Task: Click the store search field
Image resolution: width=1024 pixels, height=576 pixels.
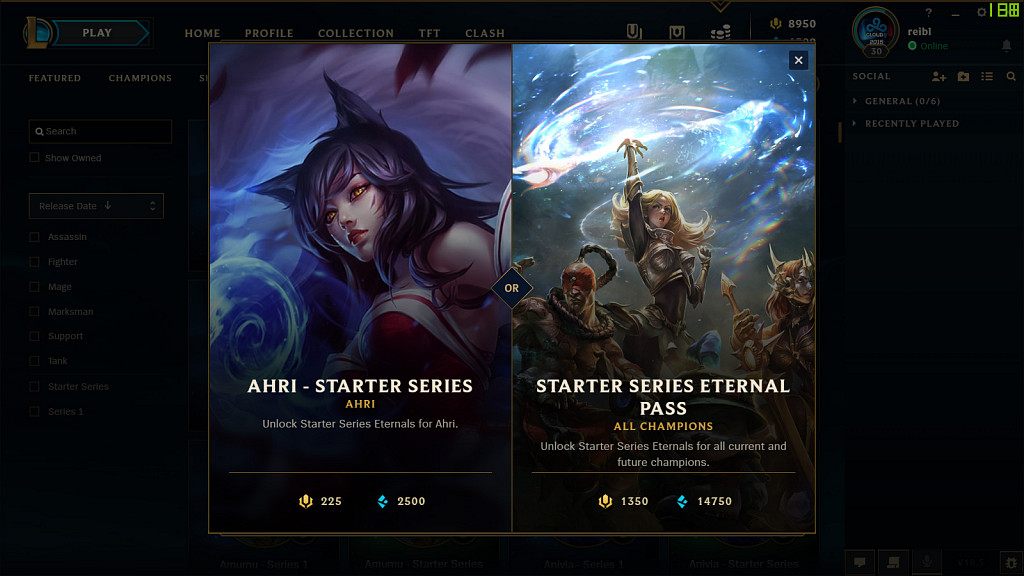Action: point(100,131)
